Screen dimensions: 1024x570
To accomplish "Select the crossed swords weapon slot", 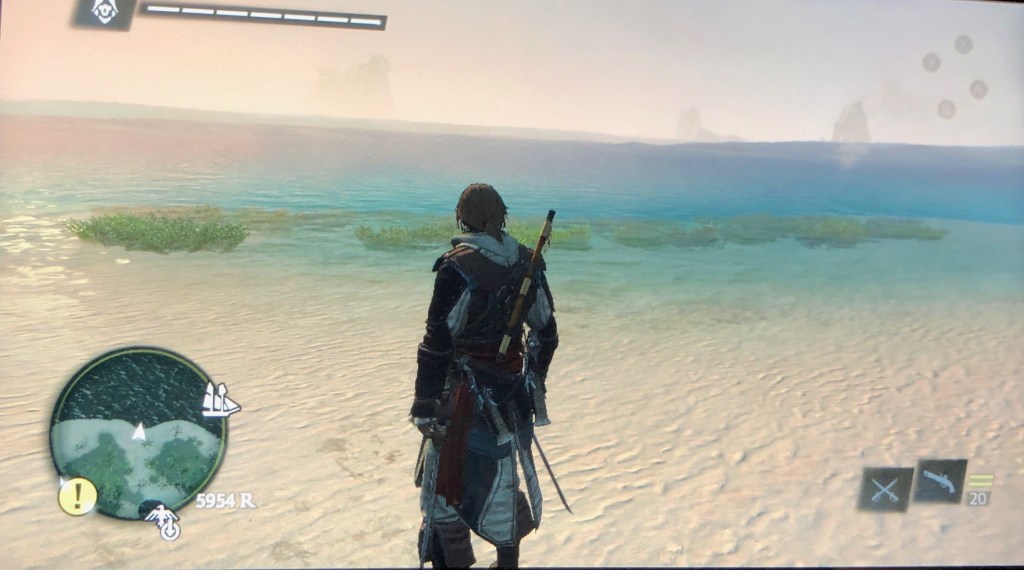I will [885, 489].
